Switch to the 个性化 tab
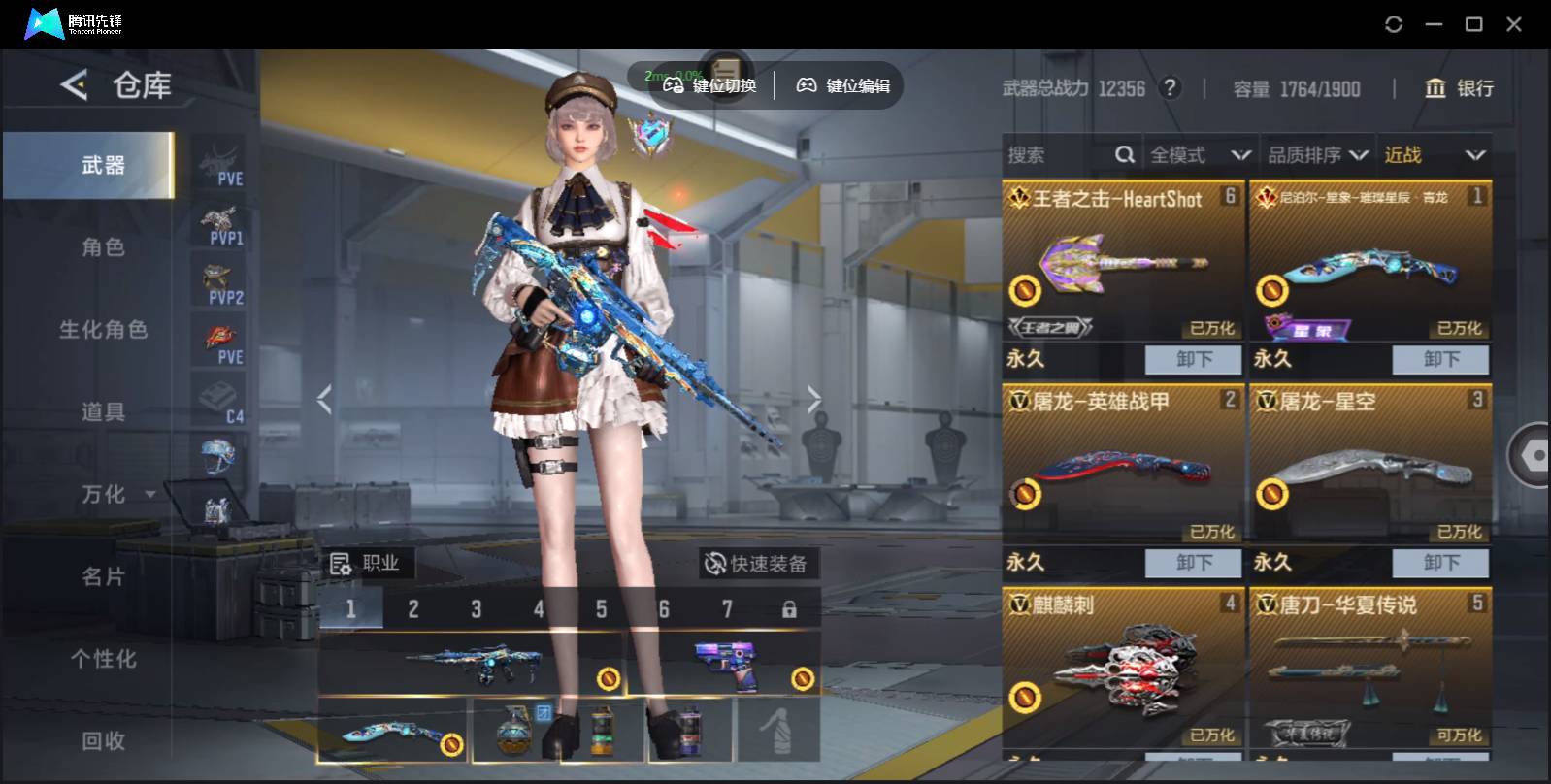The image size is (1551, 784). [x=103, y=660]
